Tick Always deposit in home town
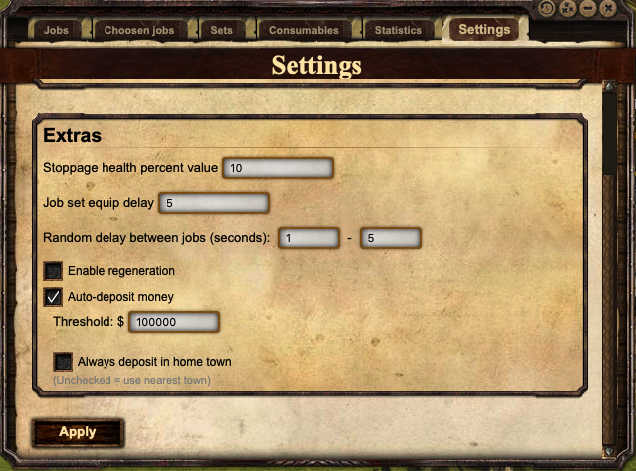636x471 pixels. tap(63, 361)
